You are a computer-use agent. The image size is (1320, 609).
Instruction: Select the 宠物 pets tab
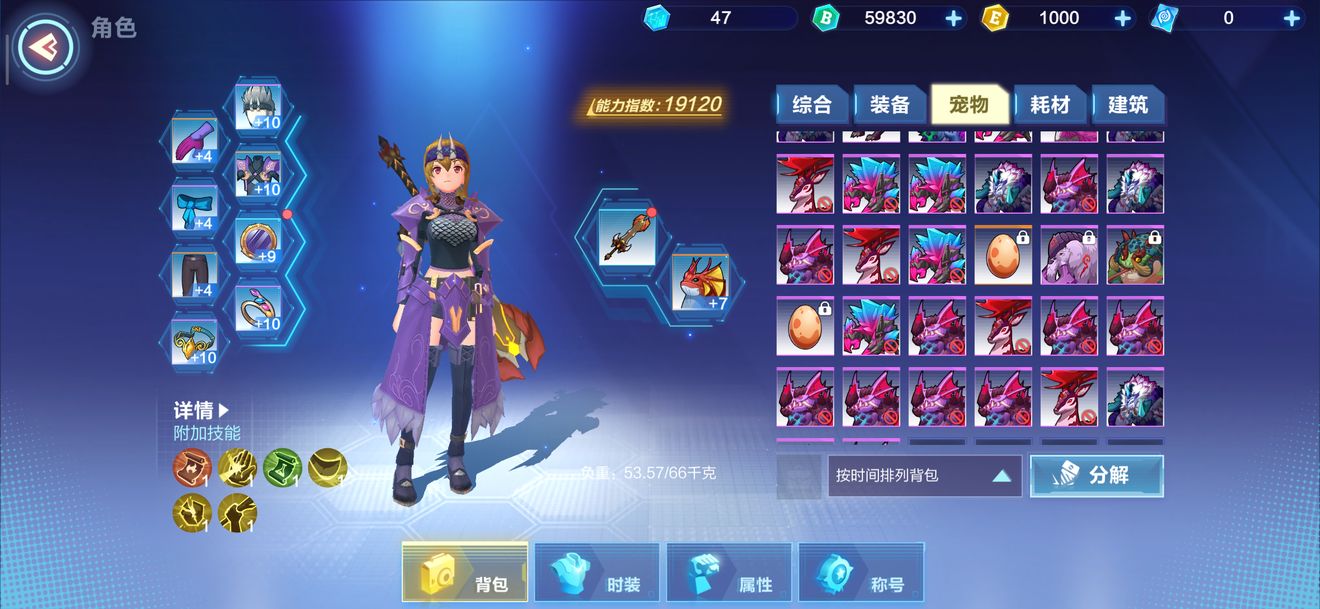[967, 104]
